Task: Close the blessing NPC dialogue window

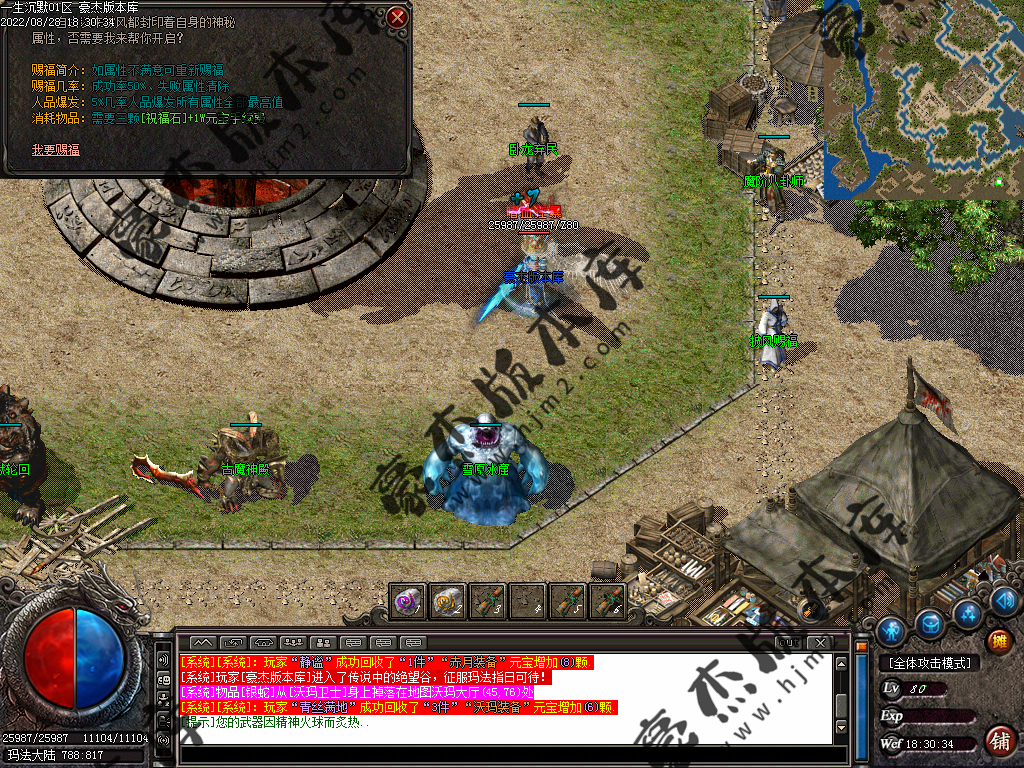Action: [397, 17]
